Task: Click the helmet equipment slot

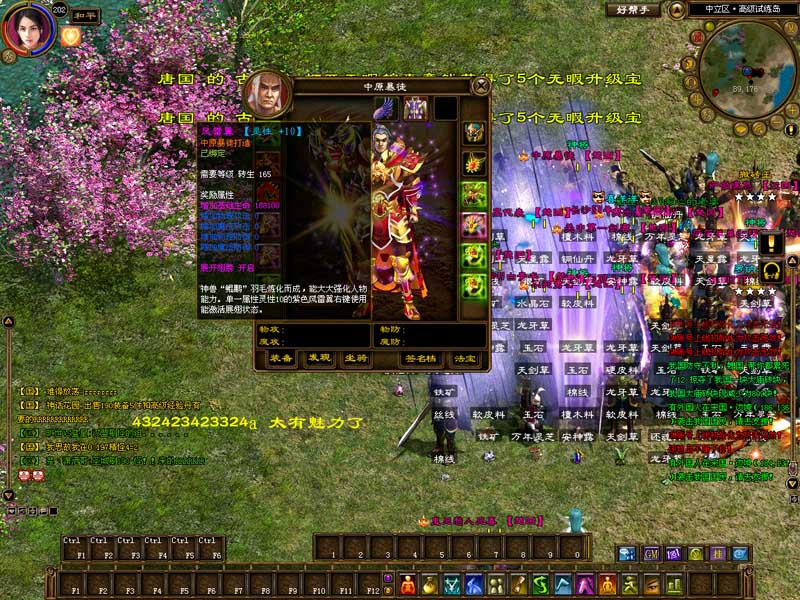Action: (x=473, y=133)
